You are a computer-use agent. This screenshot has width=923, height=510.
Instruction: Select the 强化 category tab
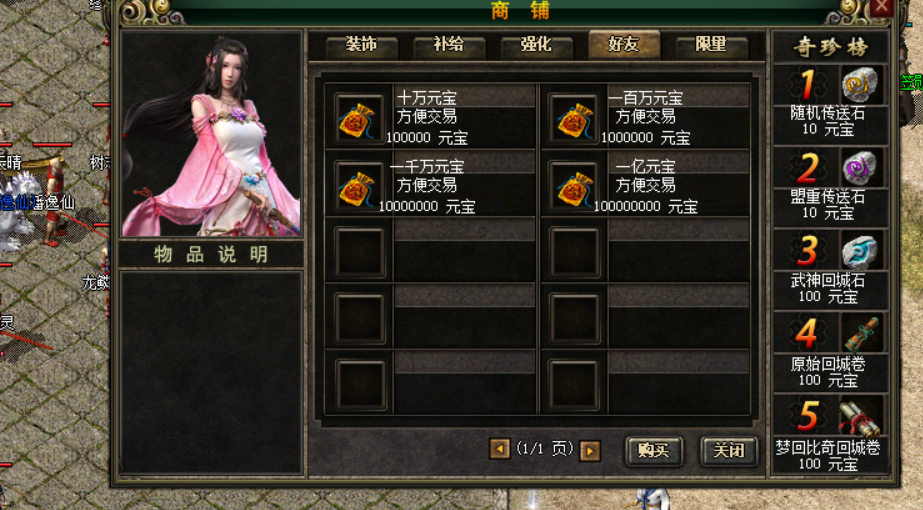(x=535, y=46)
